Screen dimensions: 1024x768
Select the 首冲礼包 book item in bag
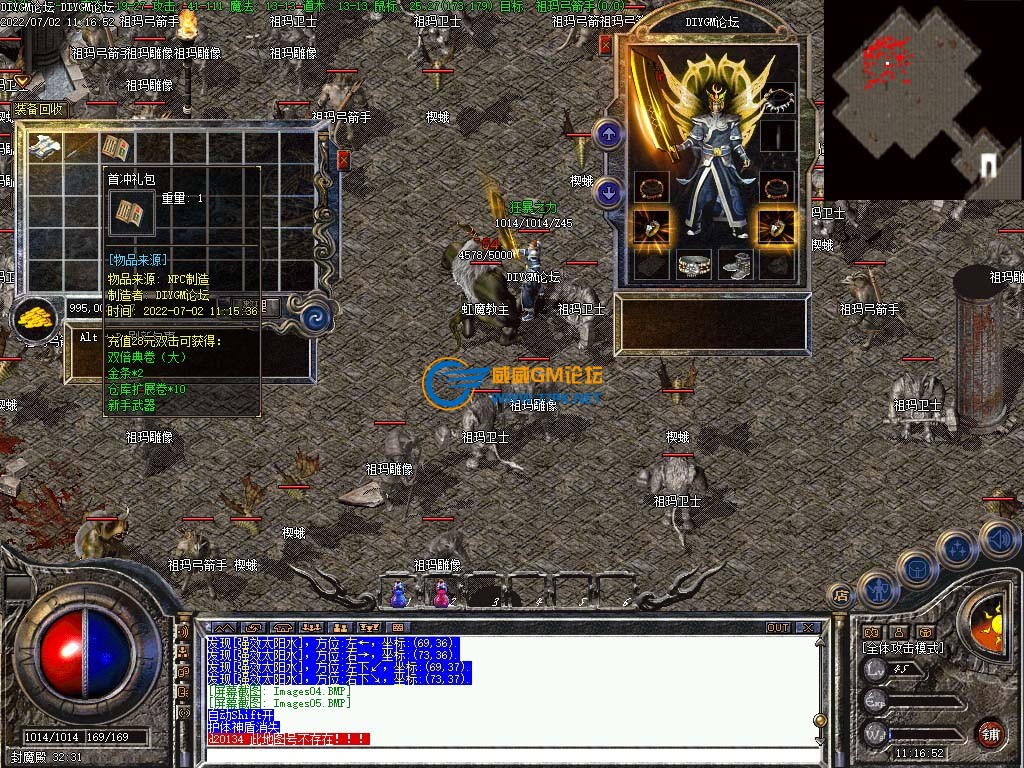pyautogui.click(x=118, y=148)
